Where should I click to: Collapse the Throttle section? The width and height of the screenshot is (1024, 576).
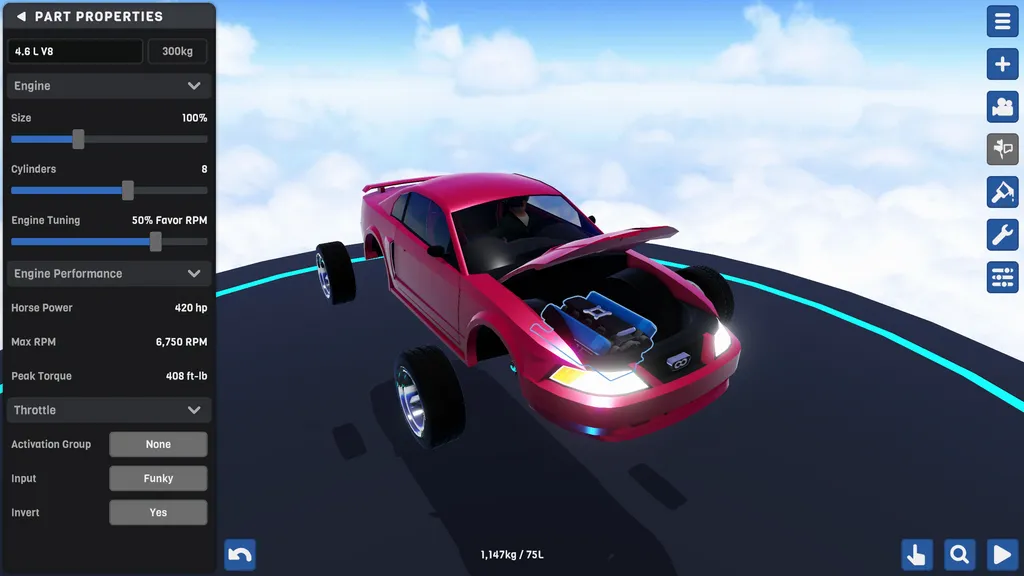click(194, 410)
